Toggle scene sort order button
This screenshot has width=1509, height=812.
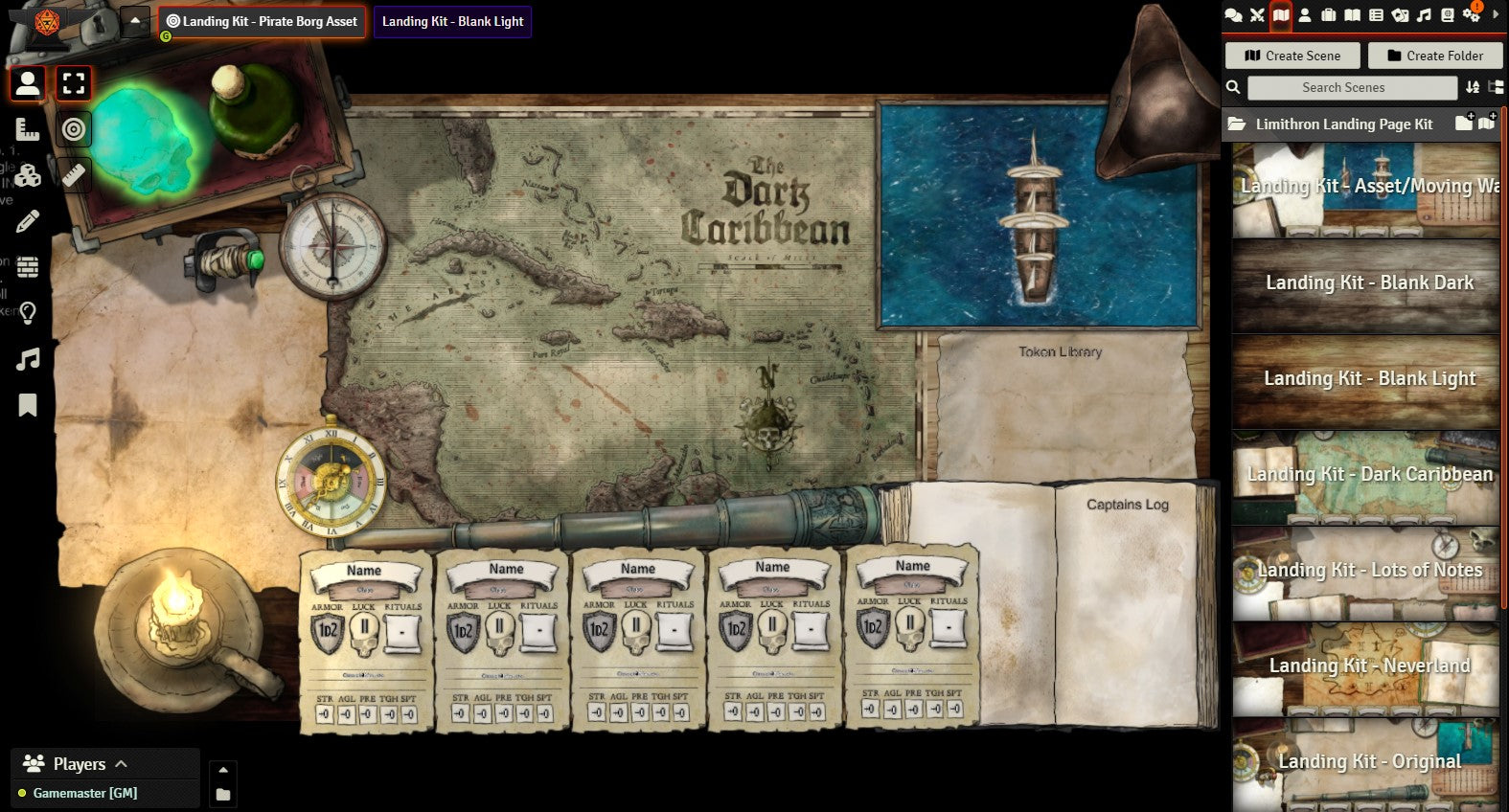(x=1473, y=87)
